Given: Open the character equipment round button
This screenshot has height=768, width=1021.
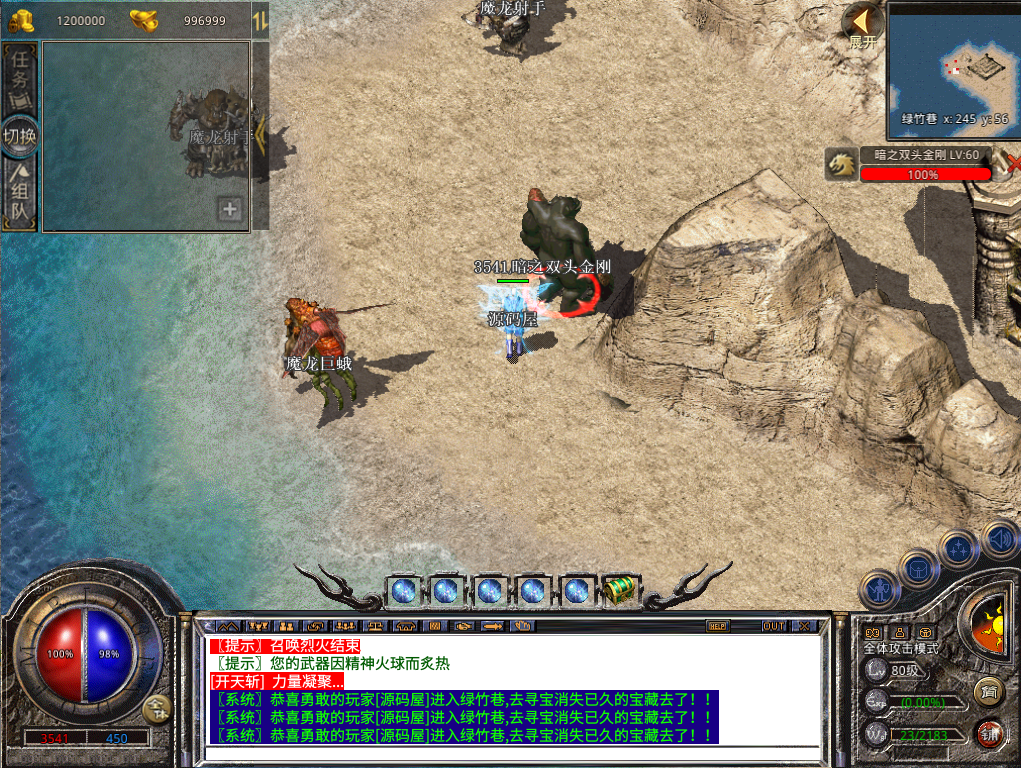Looking at the screenshot, I should tap(880, 589).
